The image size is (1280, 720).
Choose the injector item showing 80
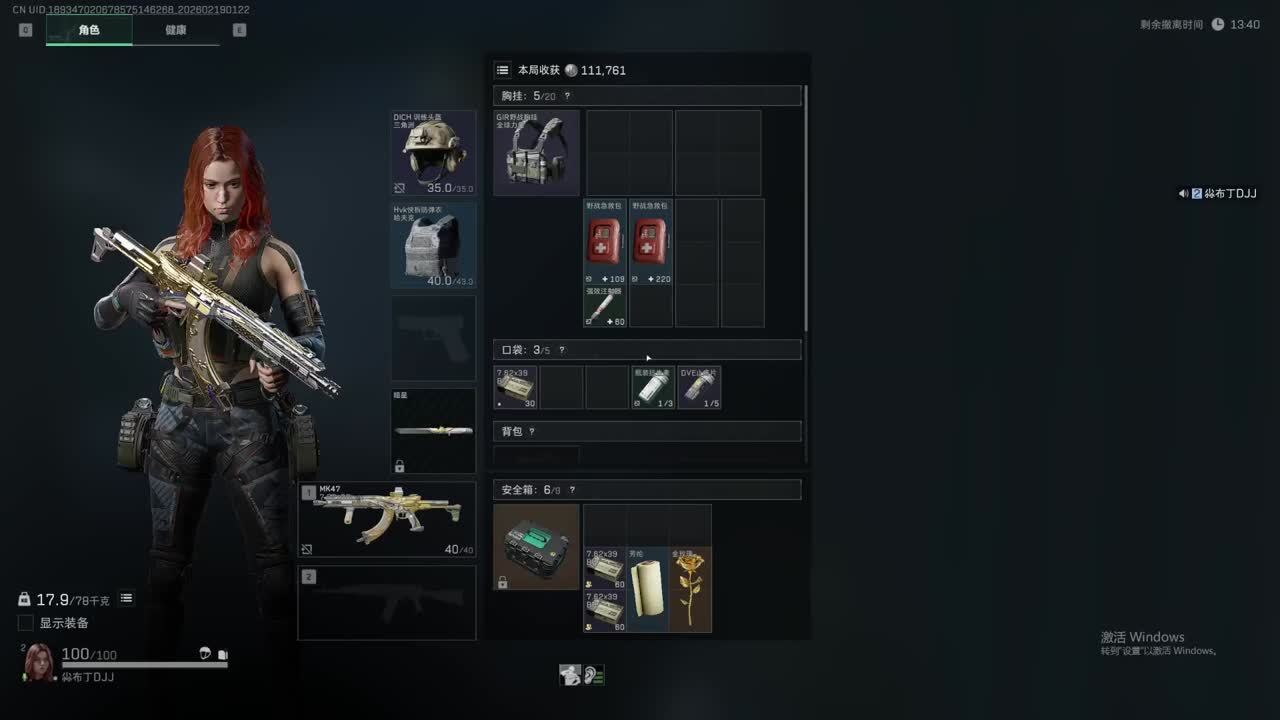tap(605, 306)
